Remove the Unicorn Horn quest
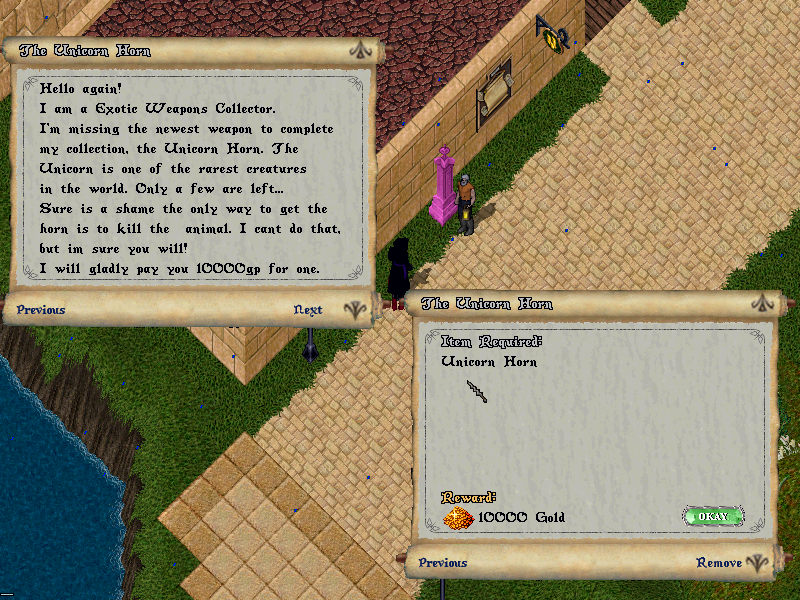The image size is (800, 600). [x=718, y=563]
